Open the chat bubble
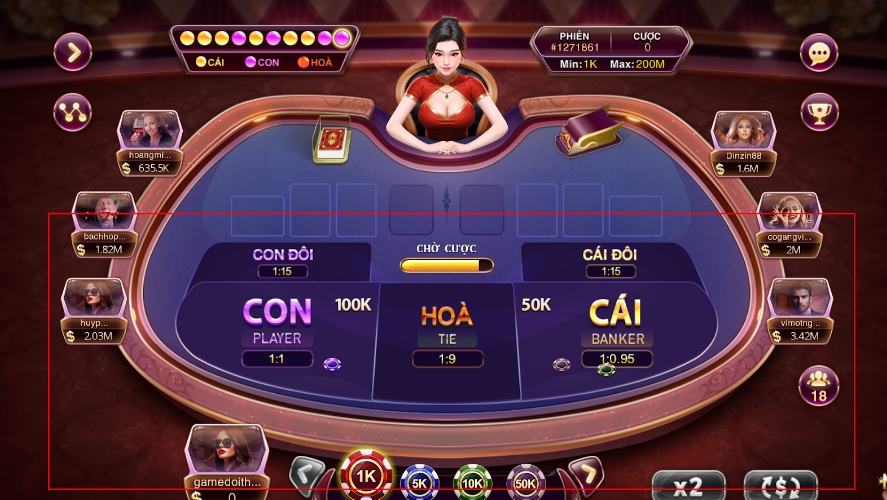 819,52
